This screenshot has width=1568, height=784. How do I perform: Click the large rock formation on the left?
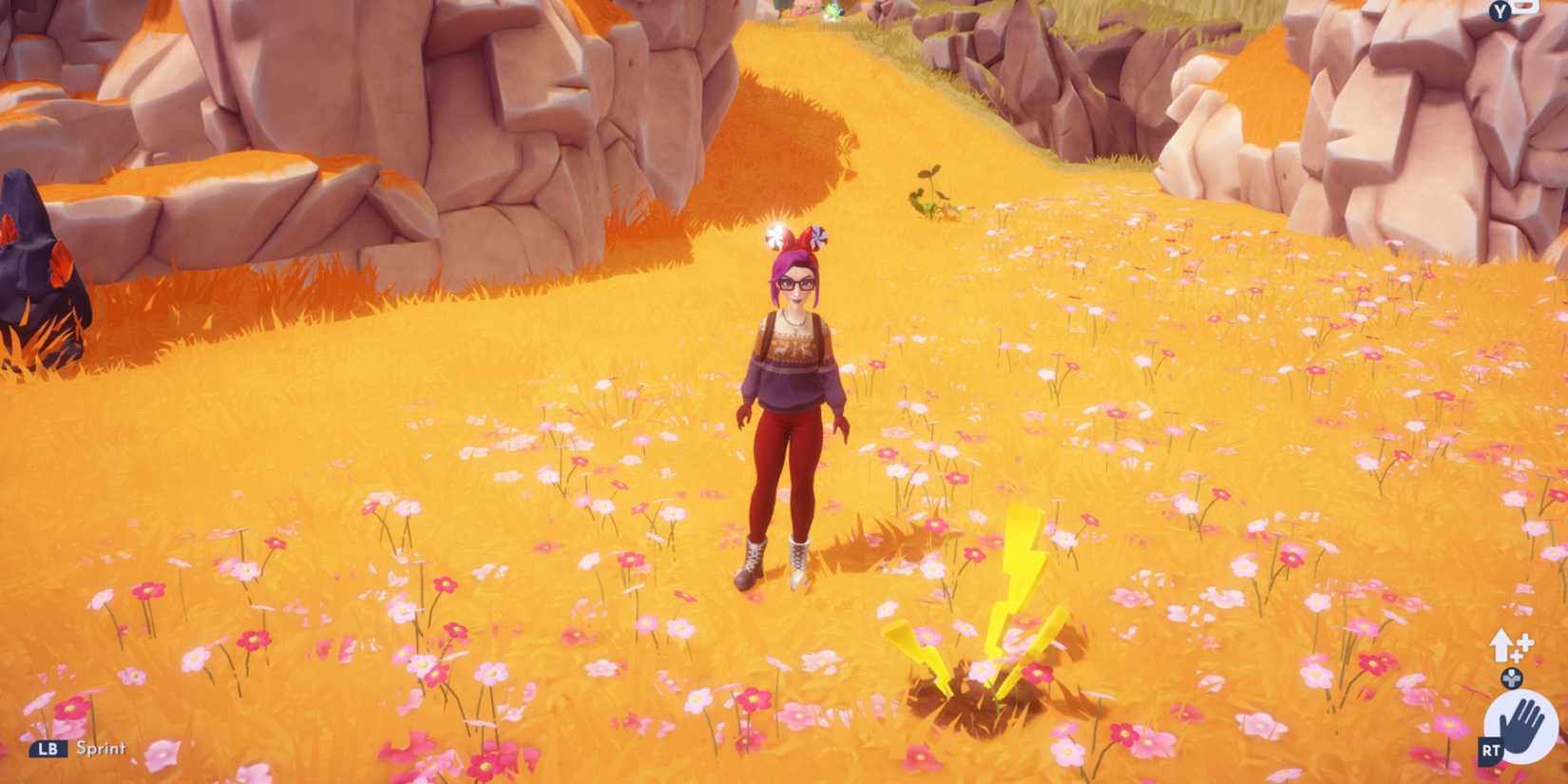coord(285,143)
